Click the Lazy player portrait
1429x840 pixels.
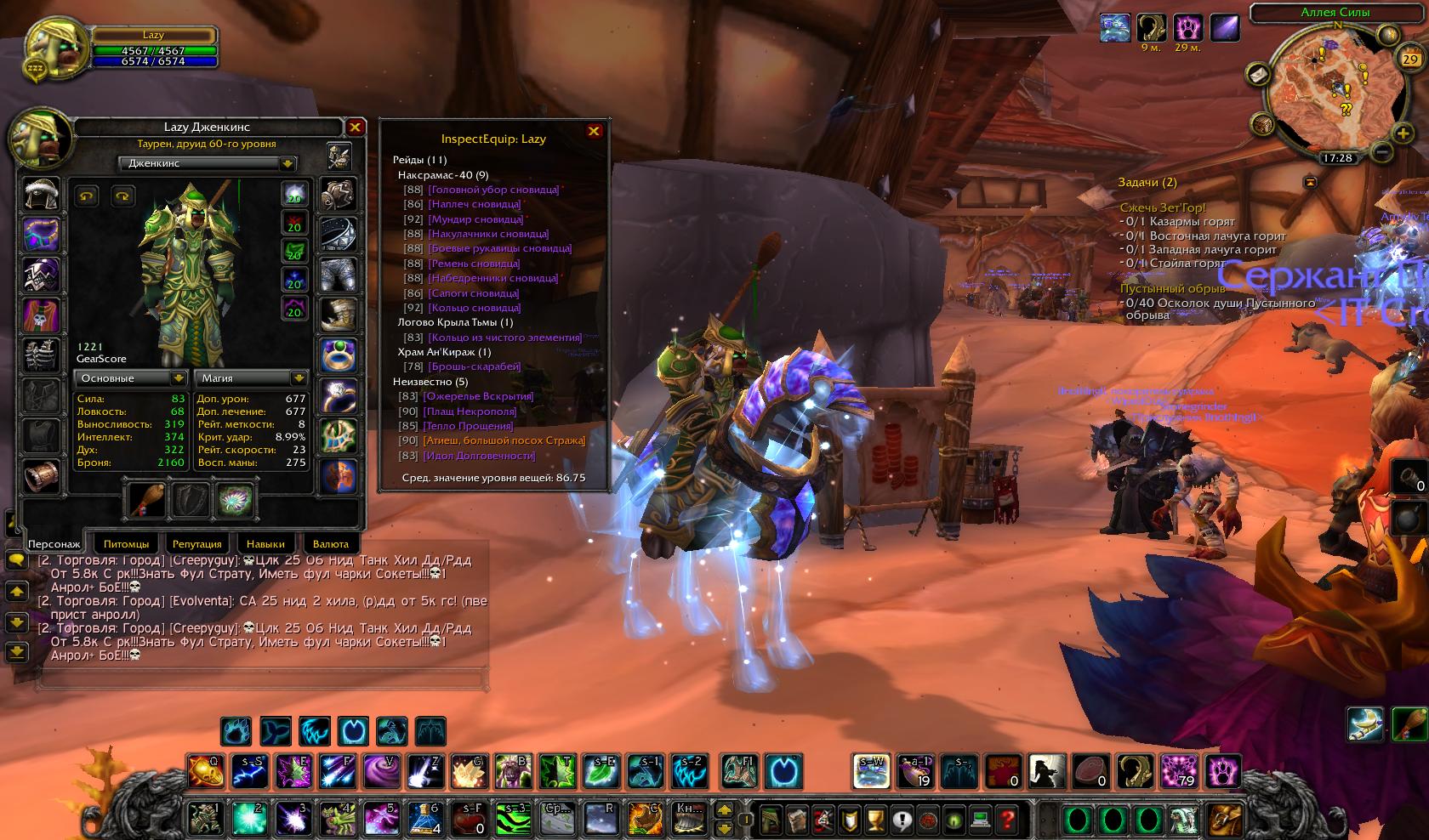pos(57,49)
